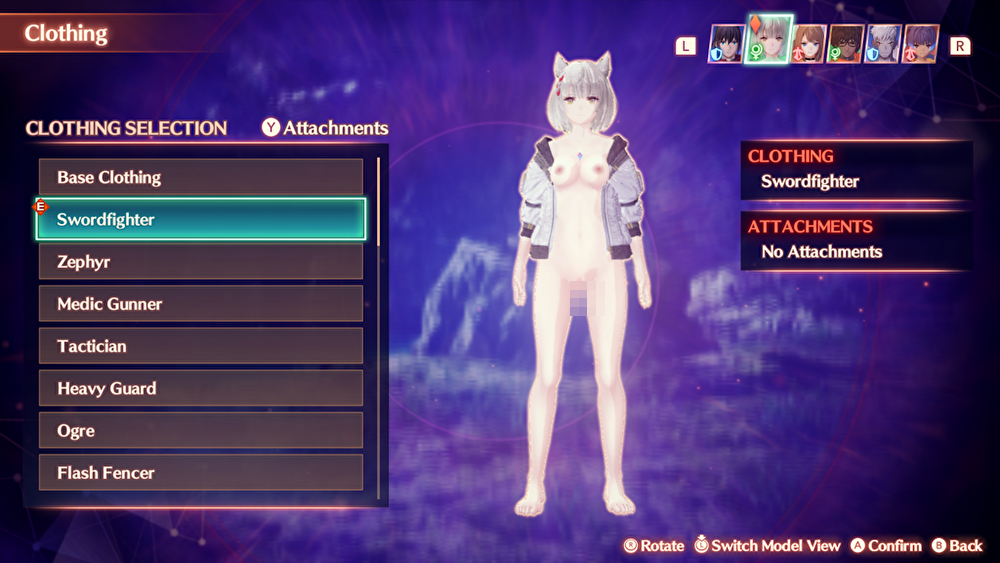Select the brown-haired character portrait
The width and height of the screenshot is (1000, 563).
click(809, 44)
